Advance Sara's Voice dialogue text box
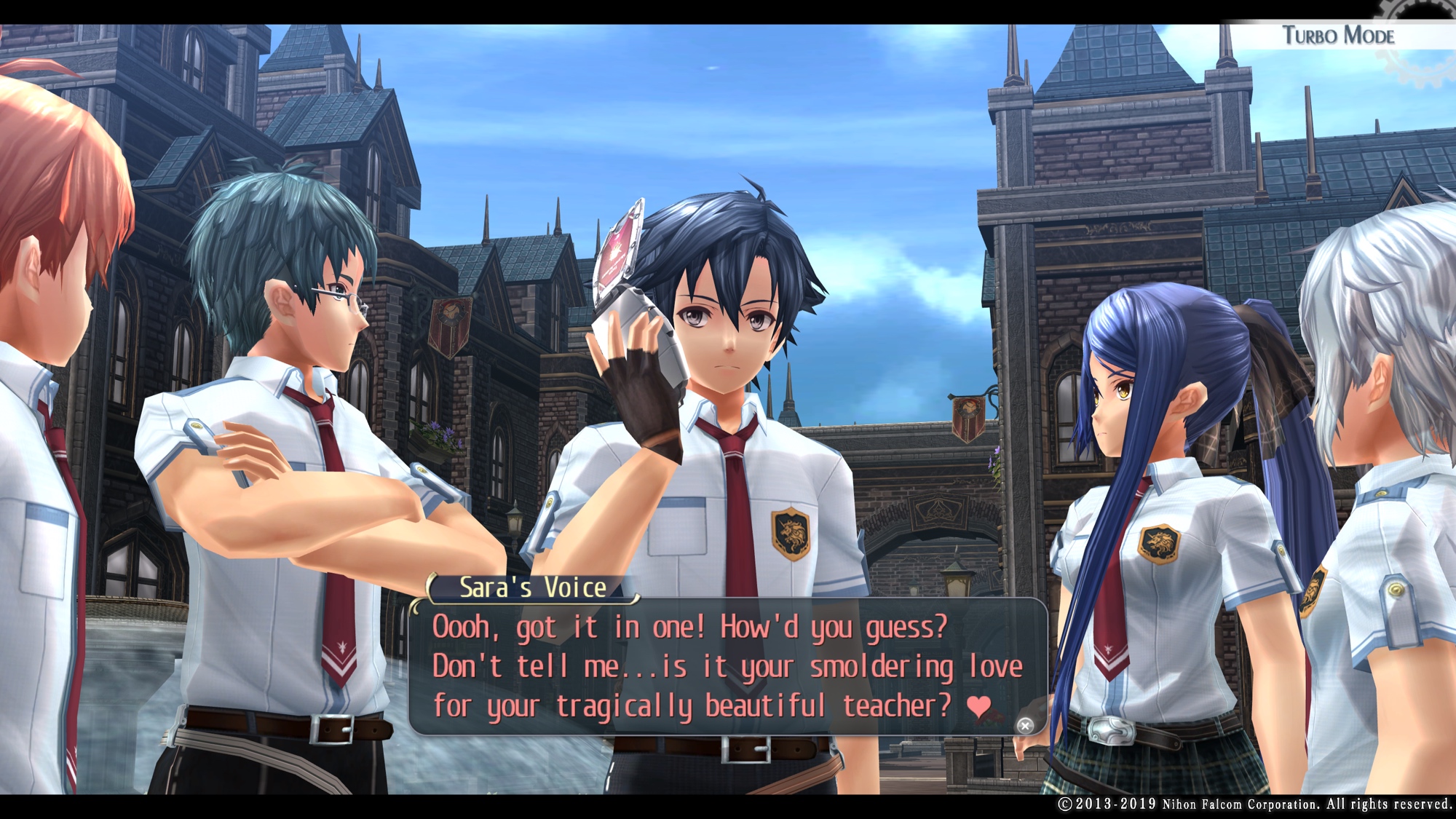This screenshot has height=819, width=1456. (x=1024, y=725)
